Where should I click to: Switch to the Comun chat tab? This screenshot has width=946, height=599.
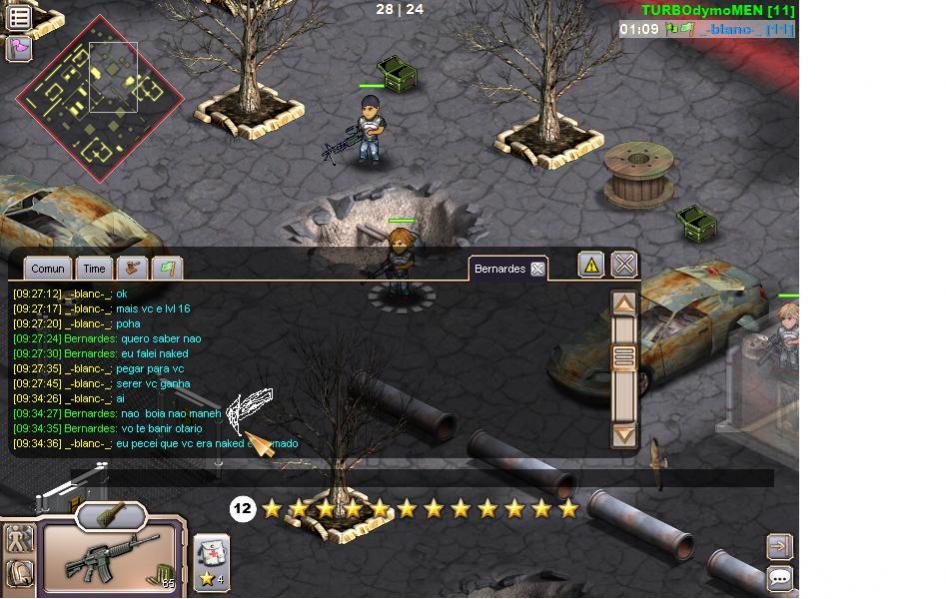pos(48,268)
